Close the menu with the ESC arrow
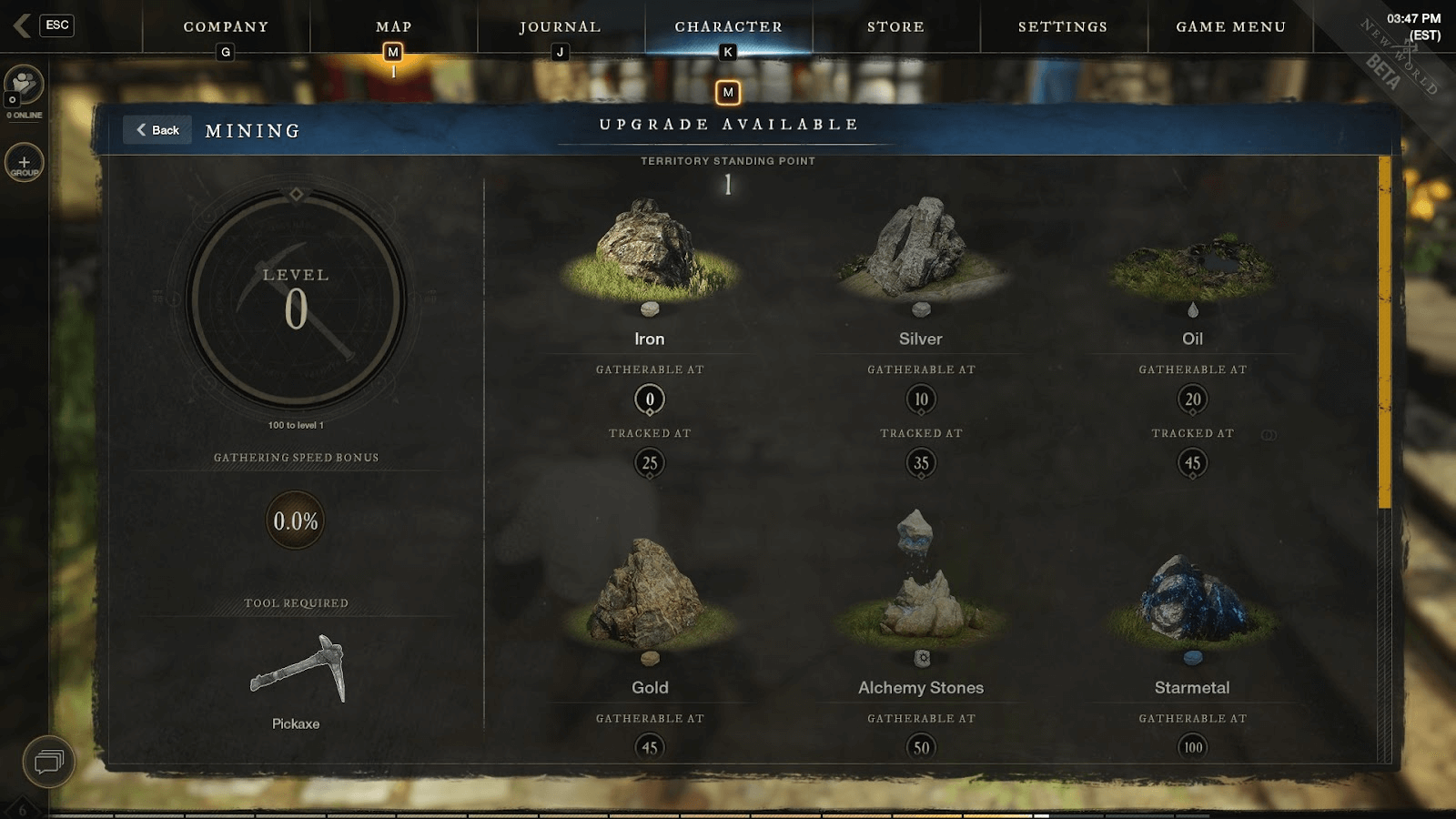 [24, 25]
